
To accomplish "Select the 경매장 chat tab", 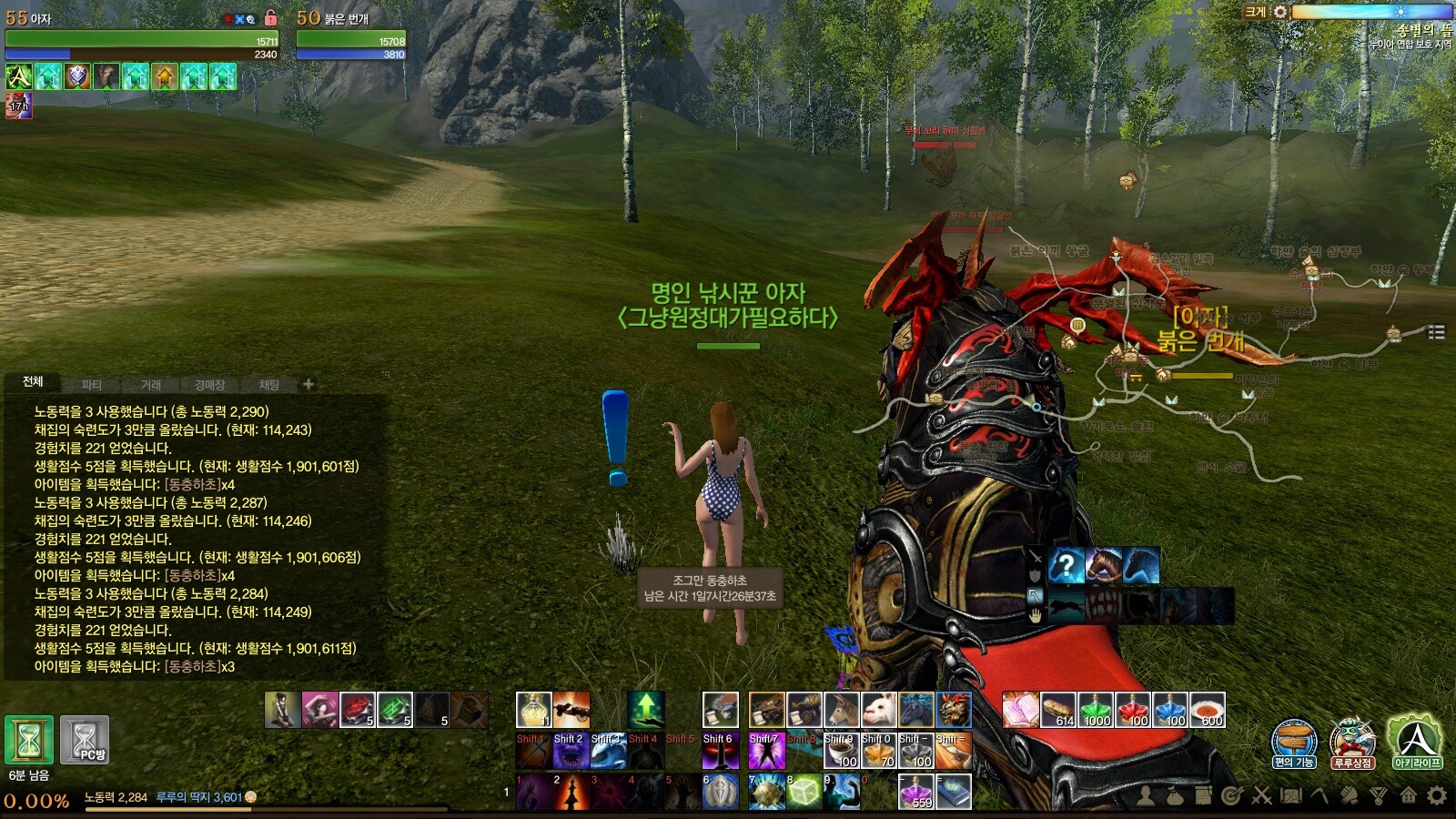I will pyautogui.click(x=209, y=385).
